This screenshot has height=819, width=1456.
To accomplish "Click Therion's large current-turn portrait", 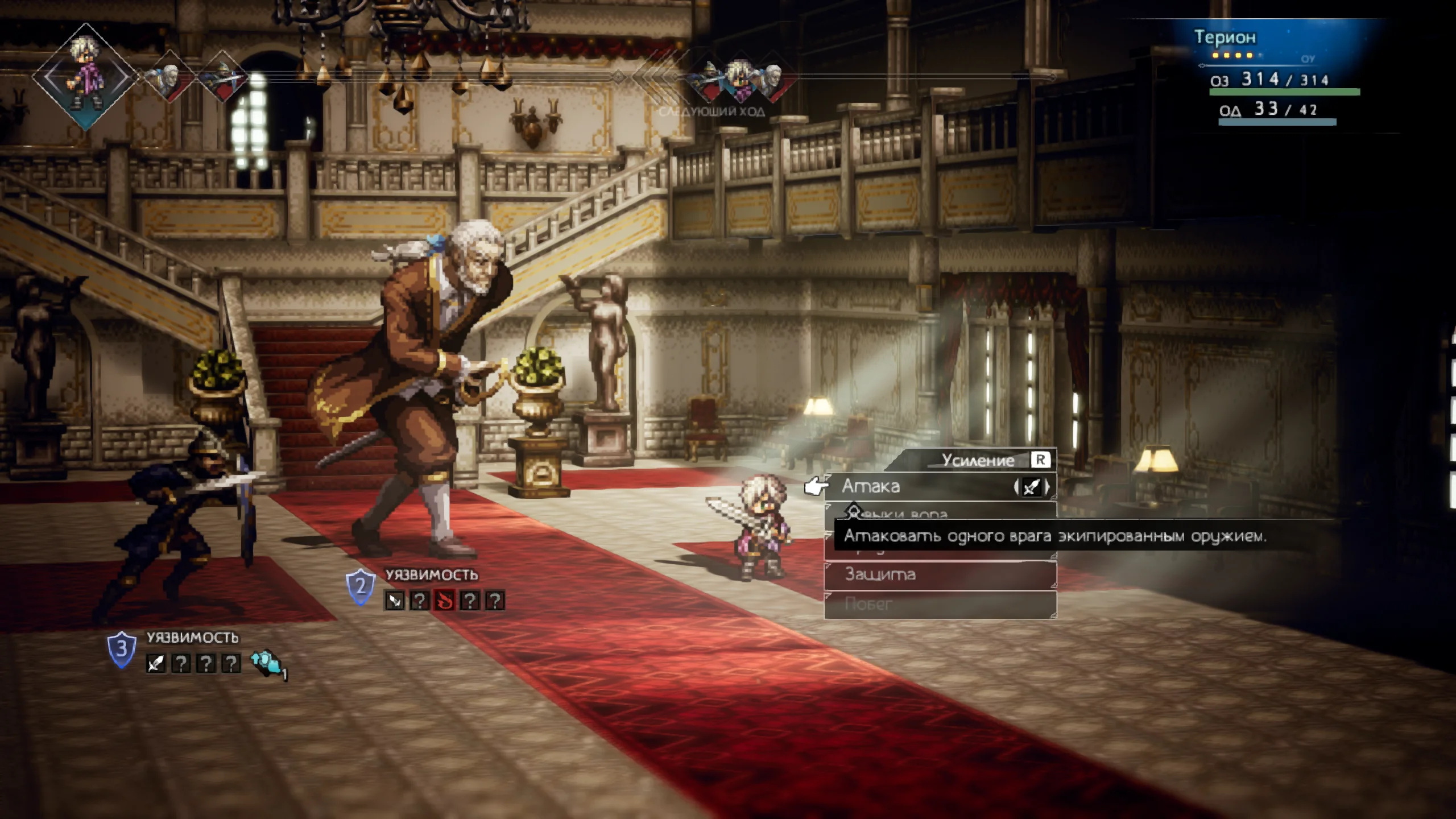I will point(86,77).
